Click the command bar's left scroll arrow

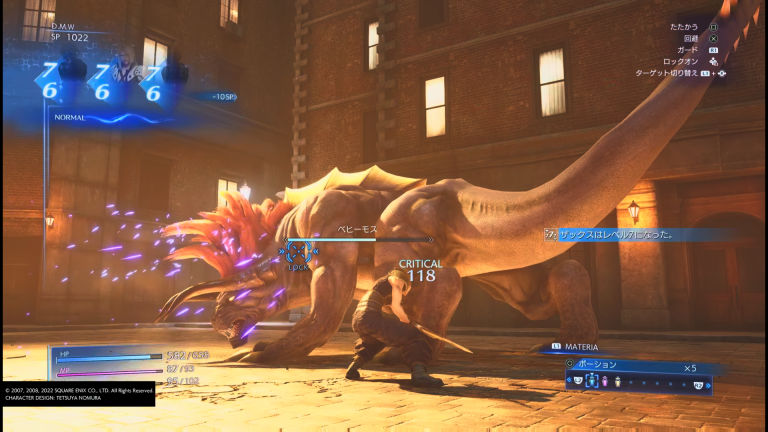click(568, 382)
